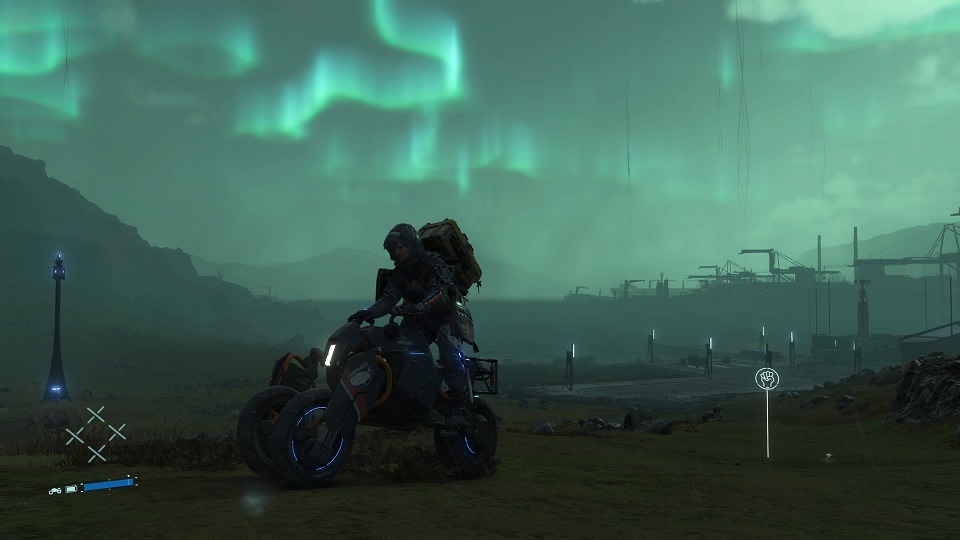Image resolution: width=960 pixels, height=540 pixels.
Task: Select the raised fist sign marker
Action: (767, 379)
